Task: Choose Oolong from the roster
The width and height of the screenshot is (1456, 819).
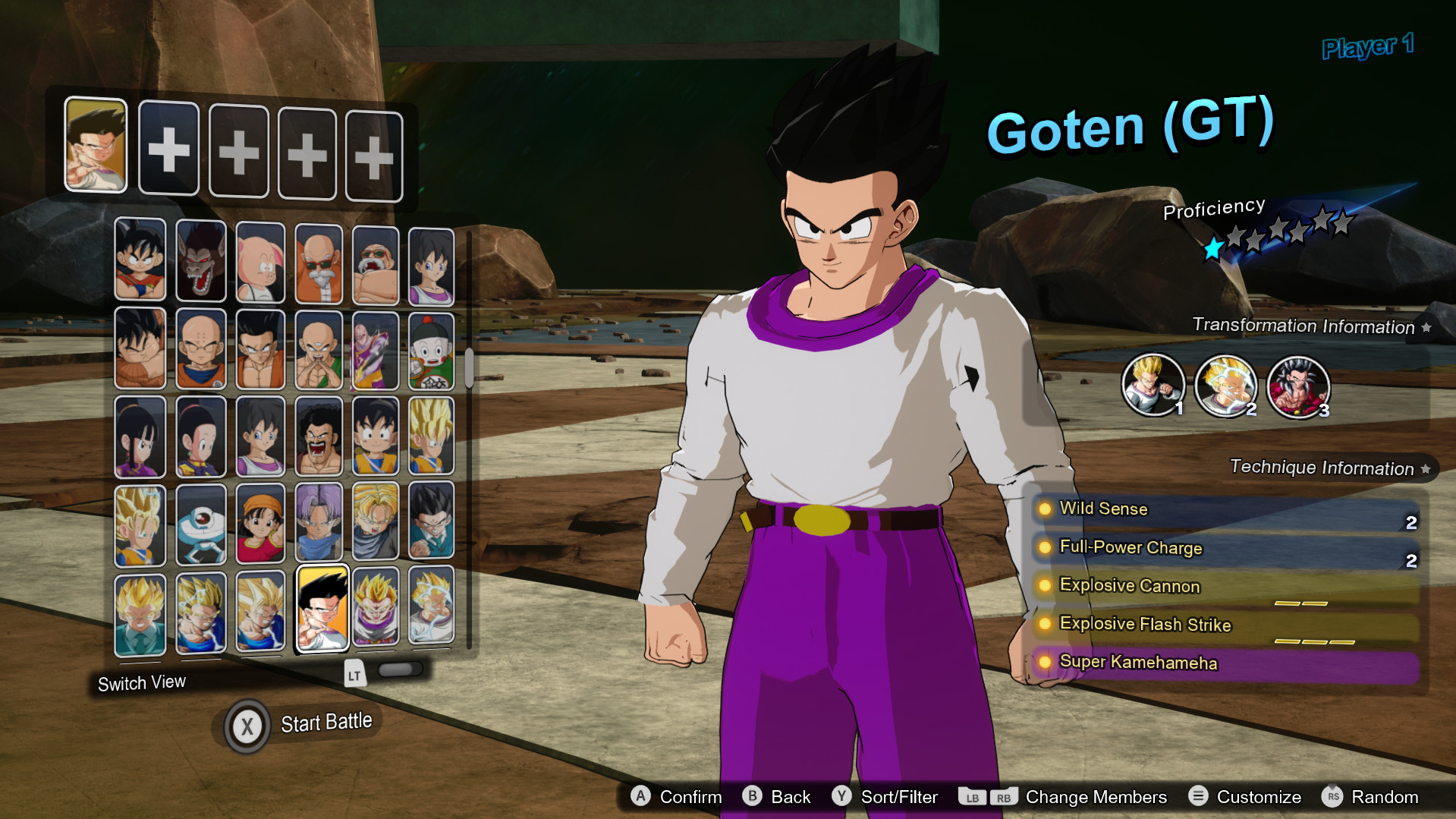Action: pyautogui.click(x=260, y=262)
